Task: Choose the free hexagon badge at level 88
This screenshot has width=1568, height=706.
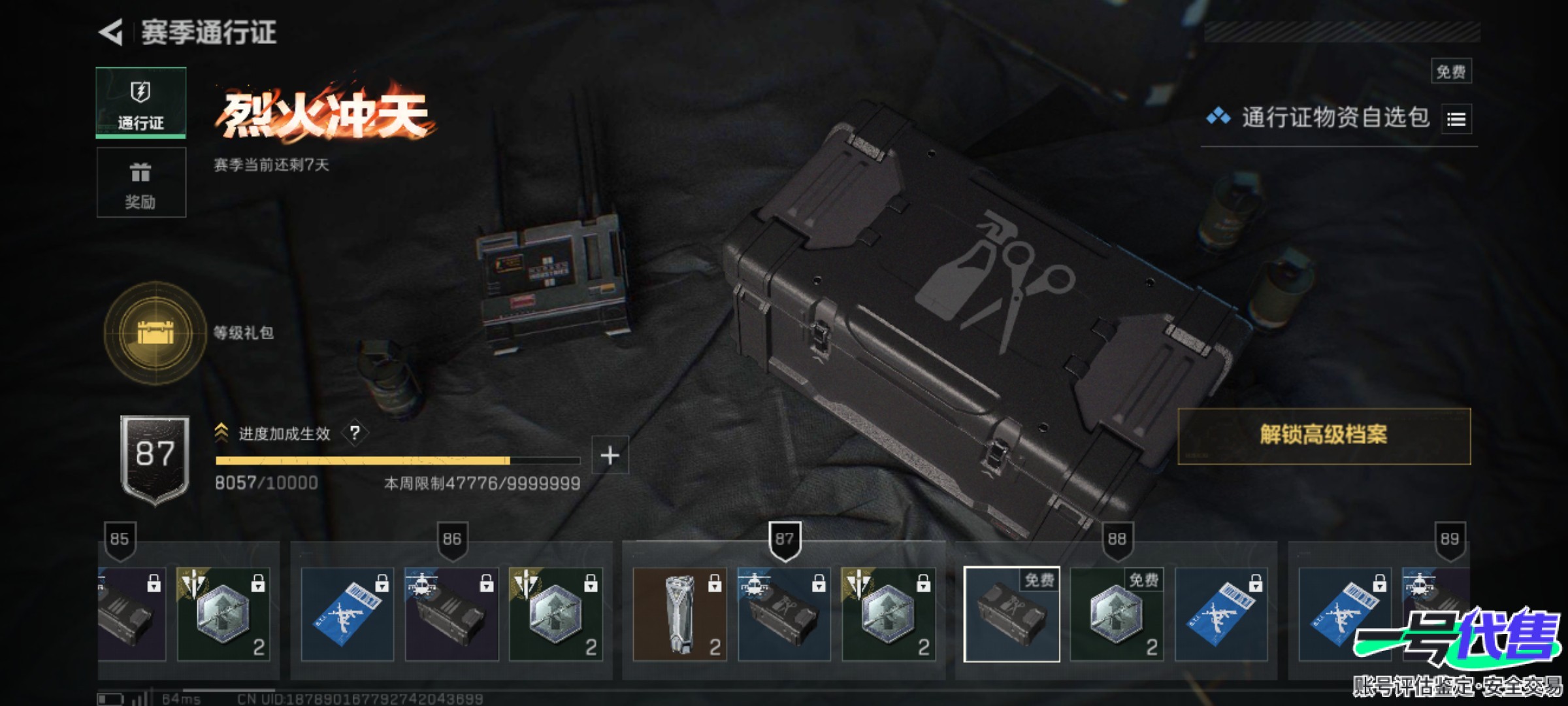Action: coord(1117,614)
